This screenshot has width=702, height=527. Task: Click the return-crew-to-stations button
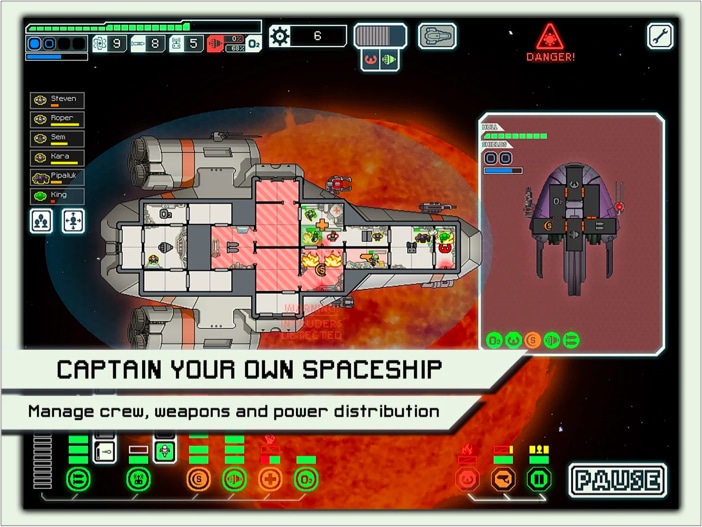tap(73, 222)
